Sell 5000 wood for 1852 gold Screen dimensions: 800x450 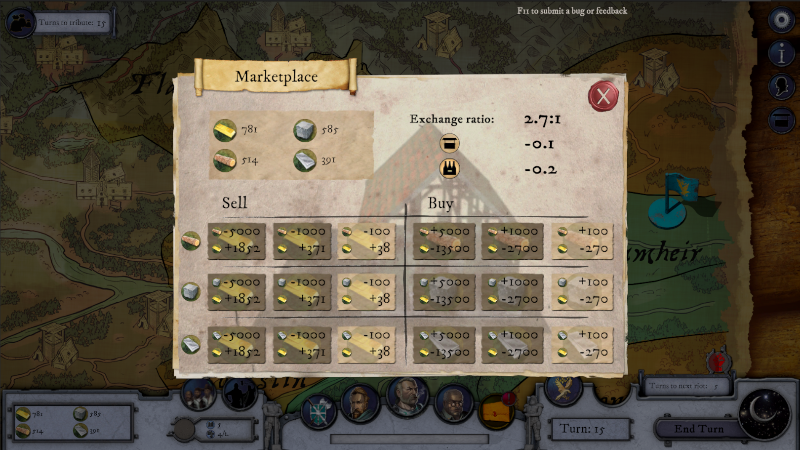[x=237, y=240]
